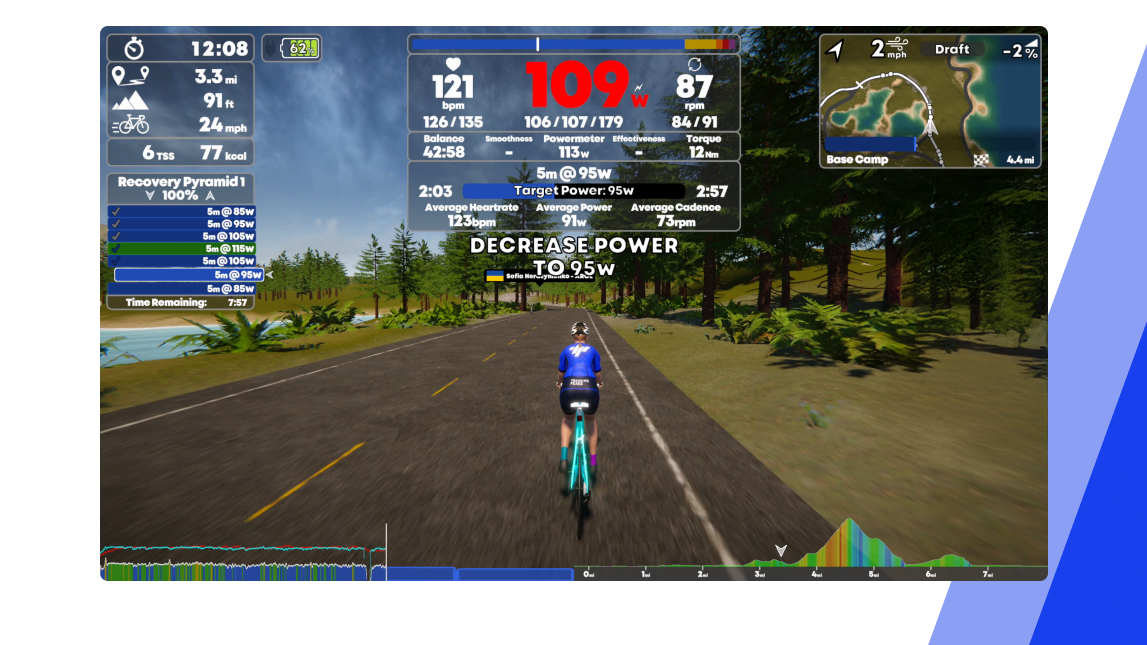The width and height of the screenshot is (1147, 645).
Task: Click the battery level indicator
Action: coord(292,48)
